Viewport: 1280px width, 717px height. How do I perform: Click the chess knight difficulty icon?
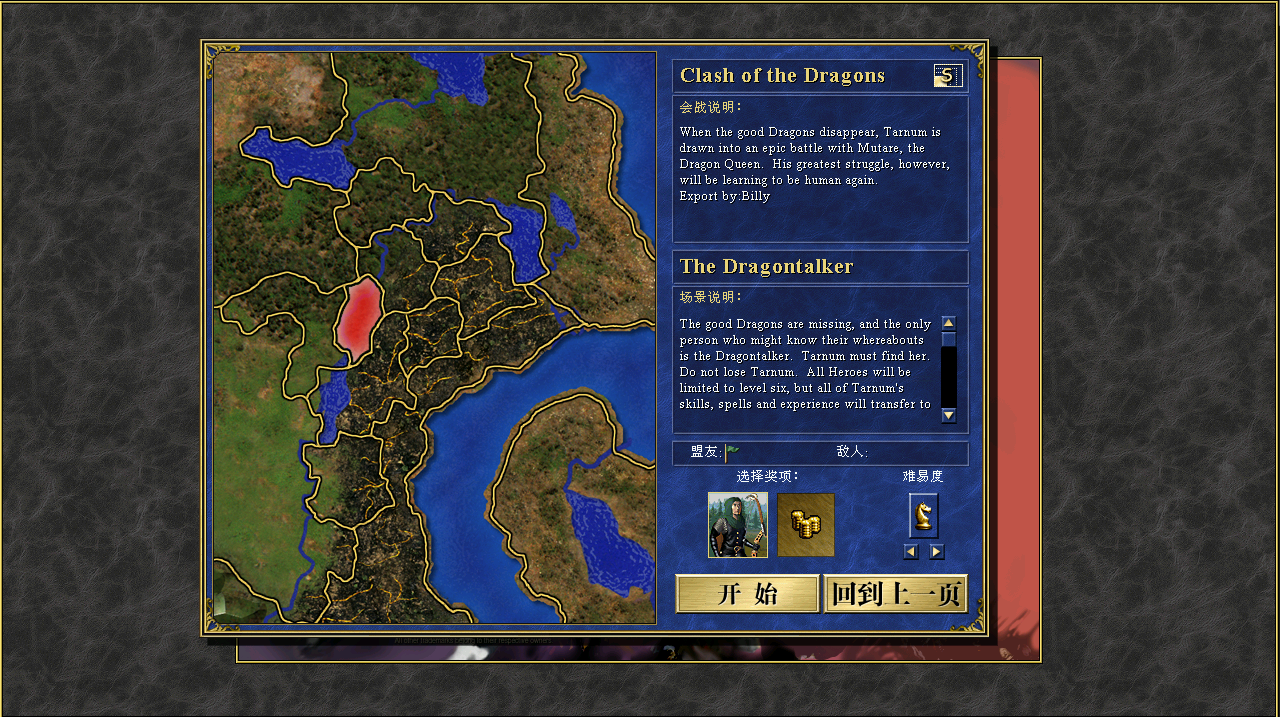tap(923, 514)
